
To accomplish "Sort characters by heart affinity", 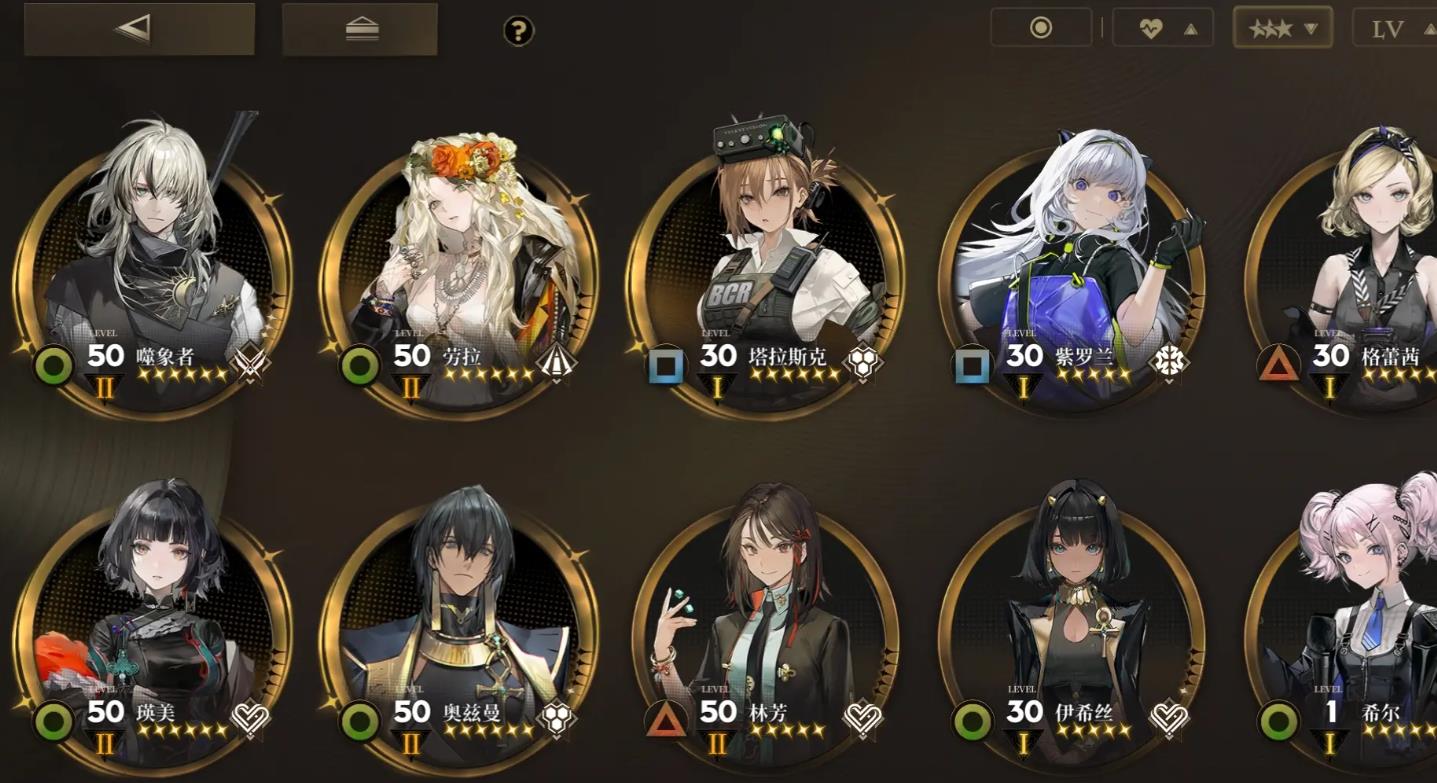I will (1163, 29).
